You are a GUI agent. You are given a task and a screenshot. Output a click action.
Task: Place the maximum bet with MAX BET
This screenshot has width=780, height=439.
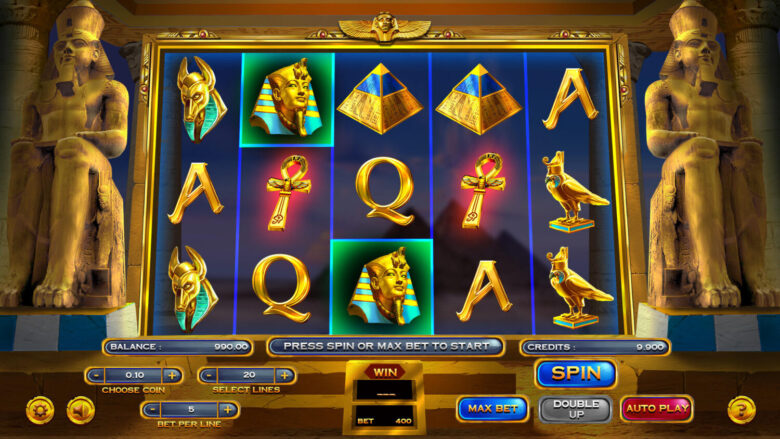point(492,408)
